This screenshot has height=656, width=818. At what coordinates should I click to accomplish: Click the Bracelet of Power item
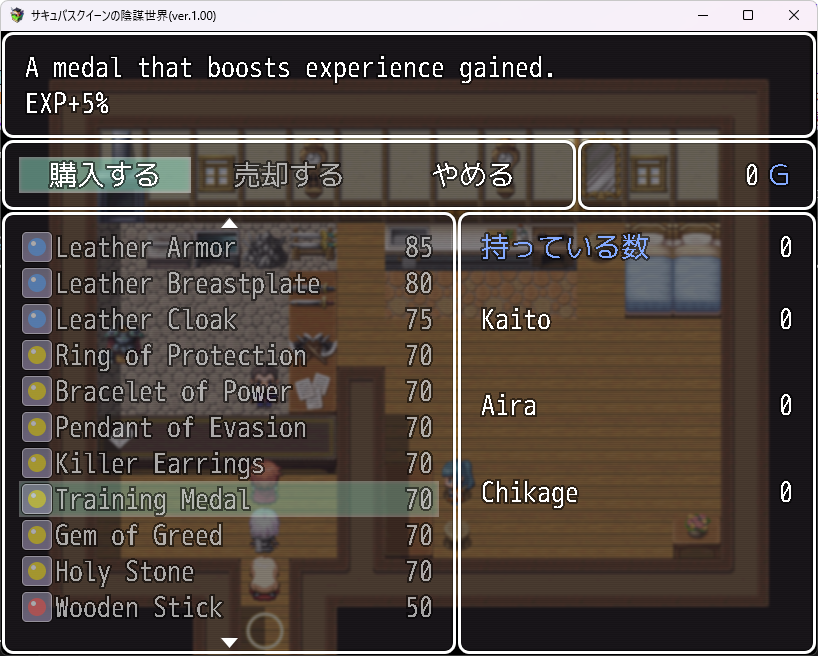[229, 391]
